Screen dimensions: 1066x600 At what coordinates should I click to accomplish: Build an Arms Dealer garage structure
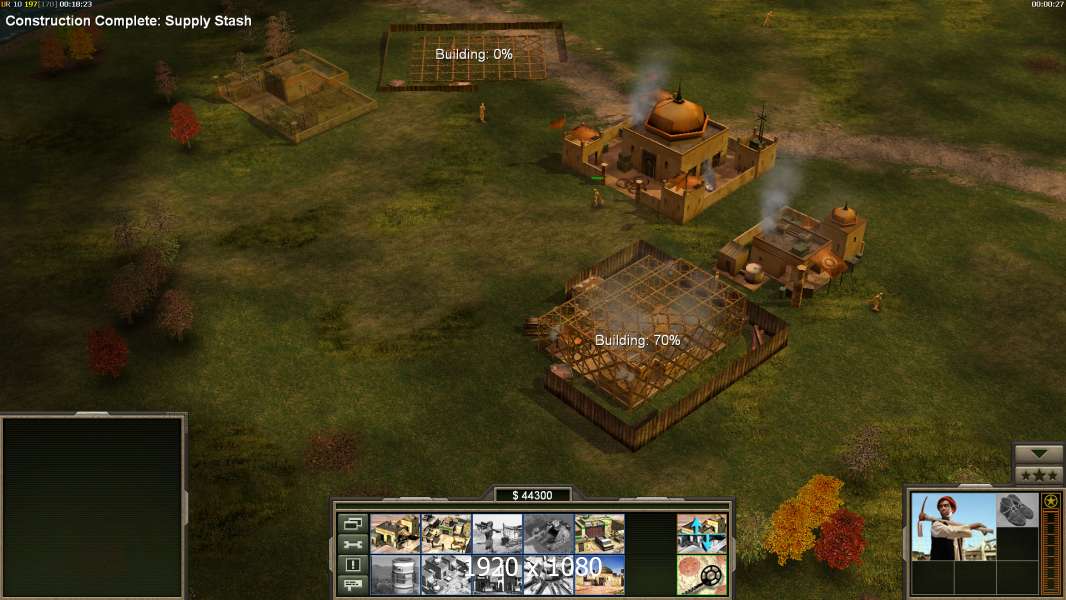[x=599, y=533]
